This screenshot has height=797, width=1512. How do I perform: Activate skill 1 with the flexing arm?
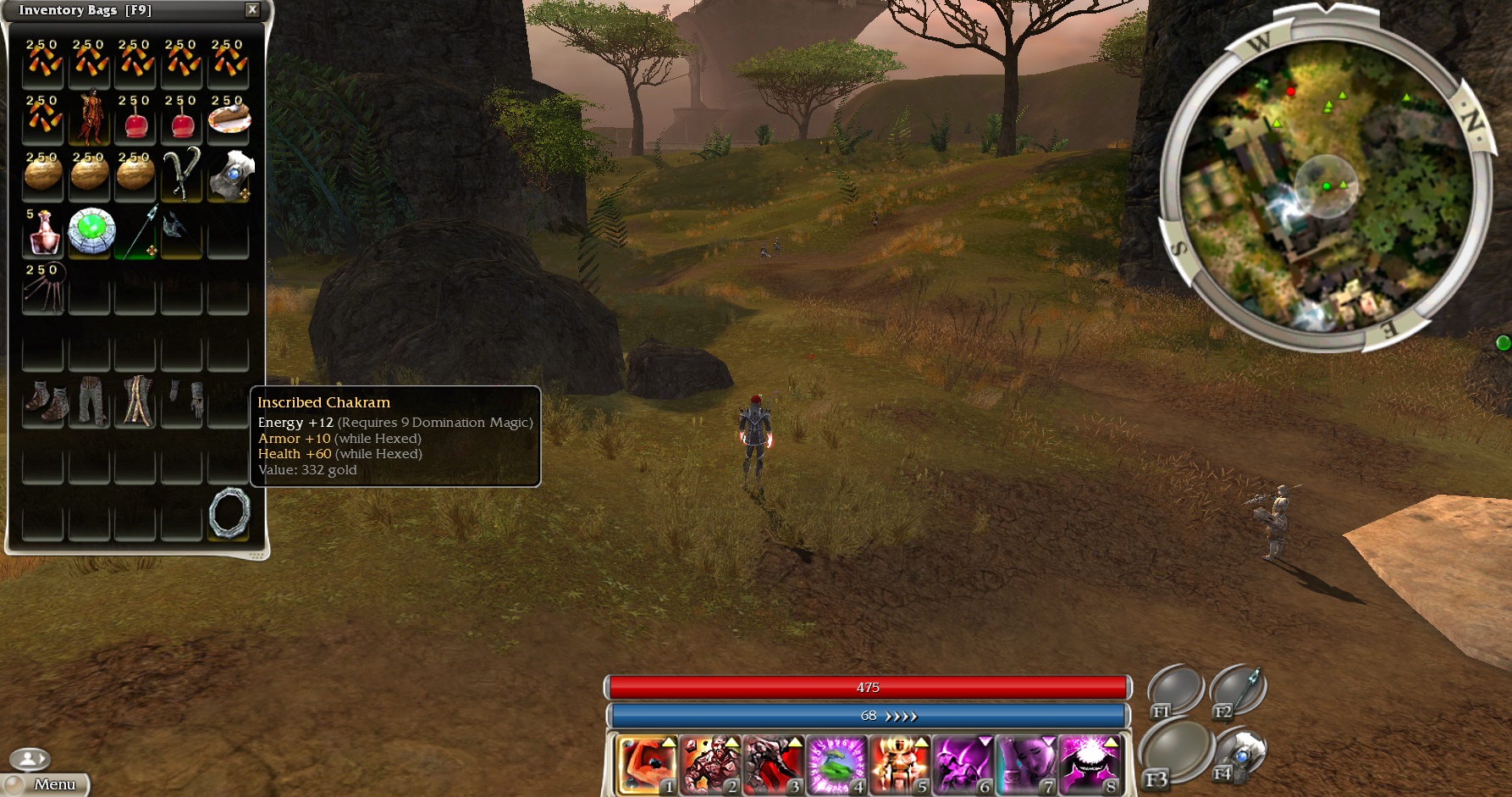click(x=647, y=766)
